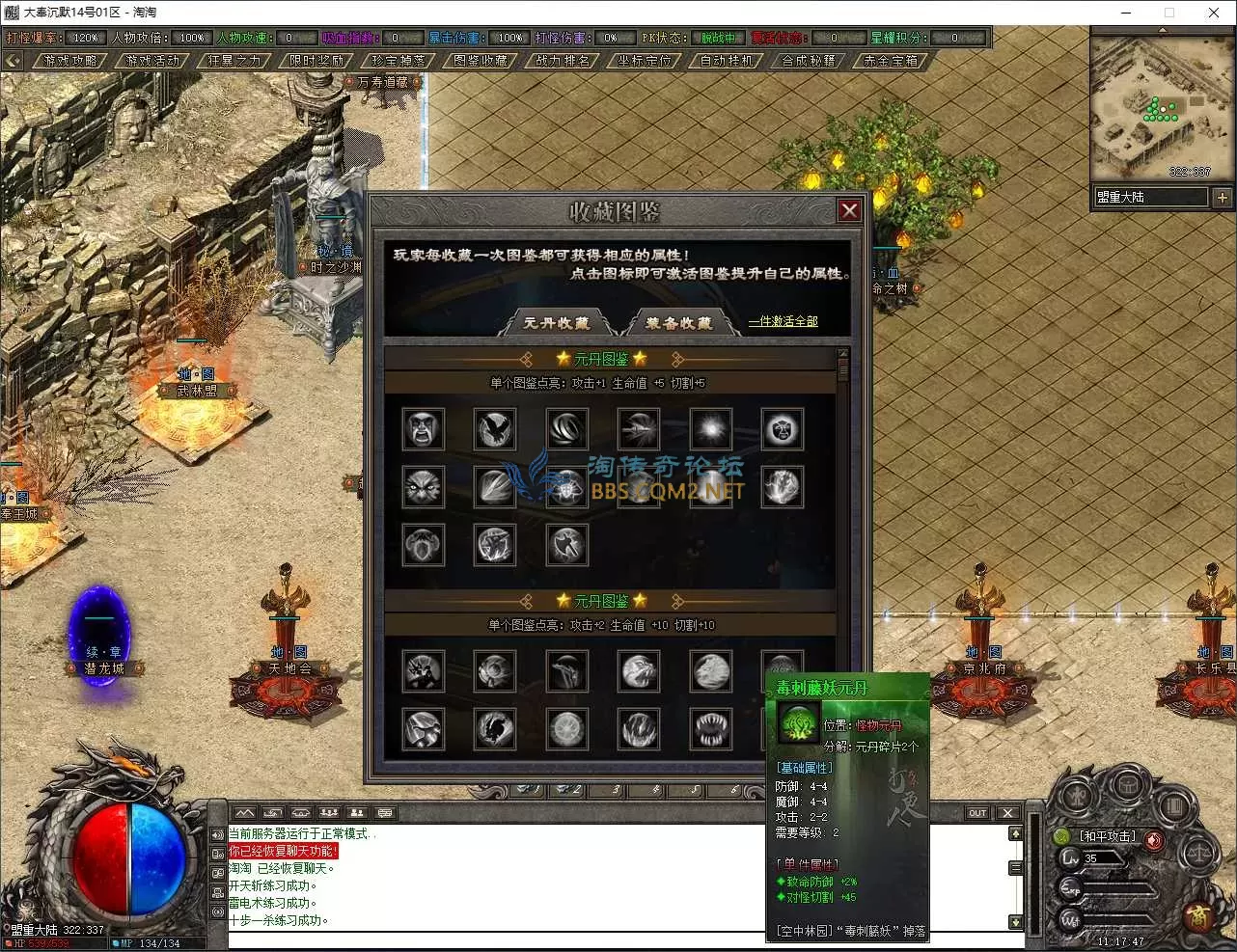1237x952 pixels.
Task: Open the 合成秘籍 synthesis menu
Action: tap(809, 60)
